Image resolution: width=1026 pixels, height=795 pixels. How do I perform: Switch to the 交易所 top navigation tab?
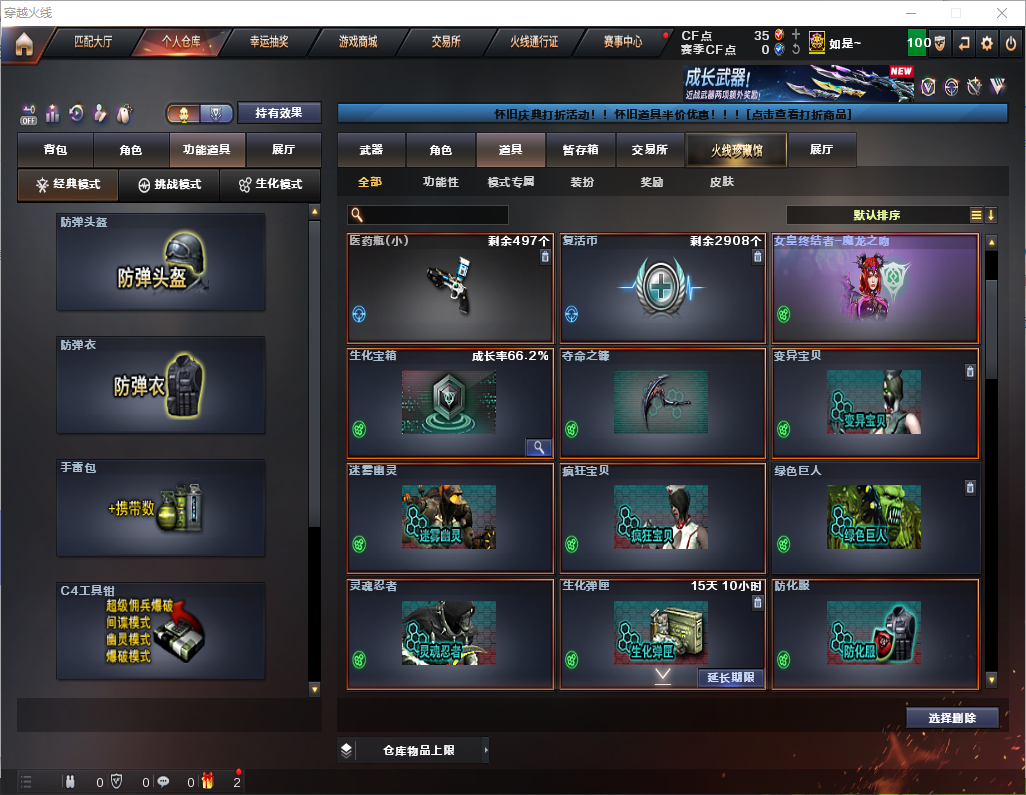click(446, 42)
